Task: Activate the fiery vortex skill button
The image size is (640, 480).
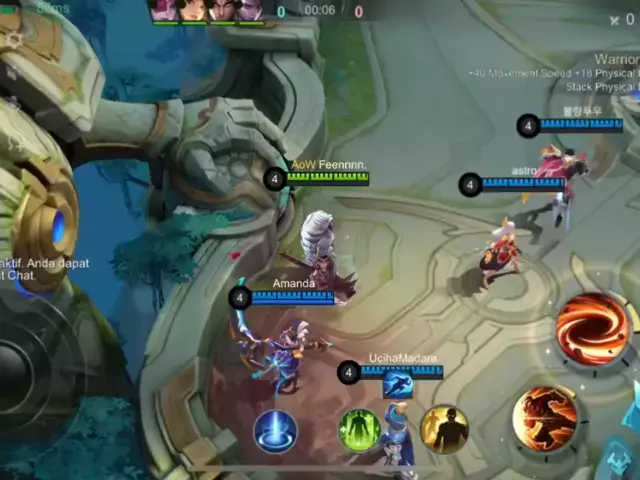Action: point(593,329)
